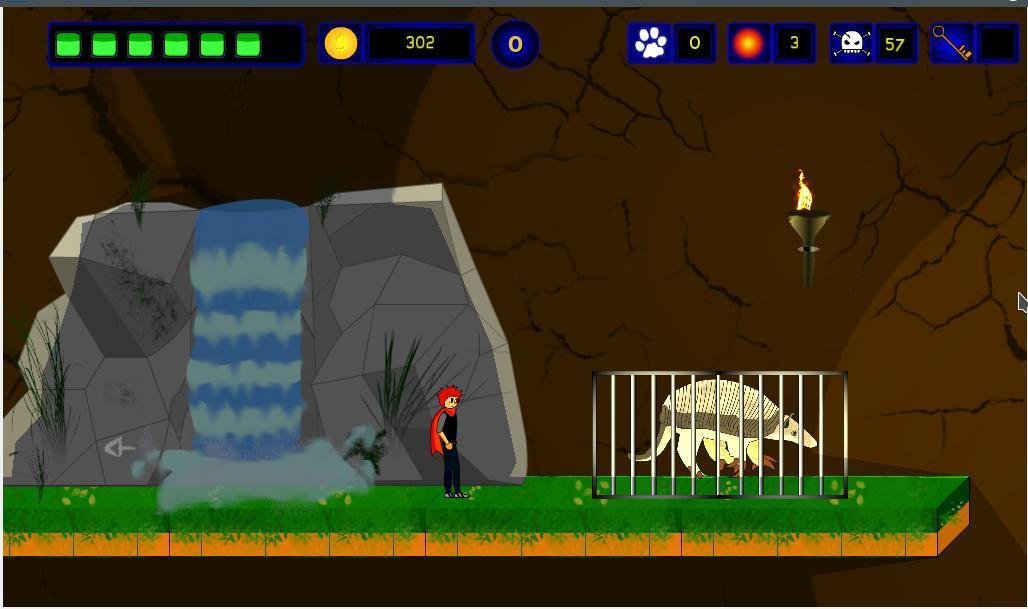The image size is (1028, 609).
Task: Select the empty slot beside the key
Action: [996, 44]
